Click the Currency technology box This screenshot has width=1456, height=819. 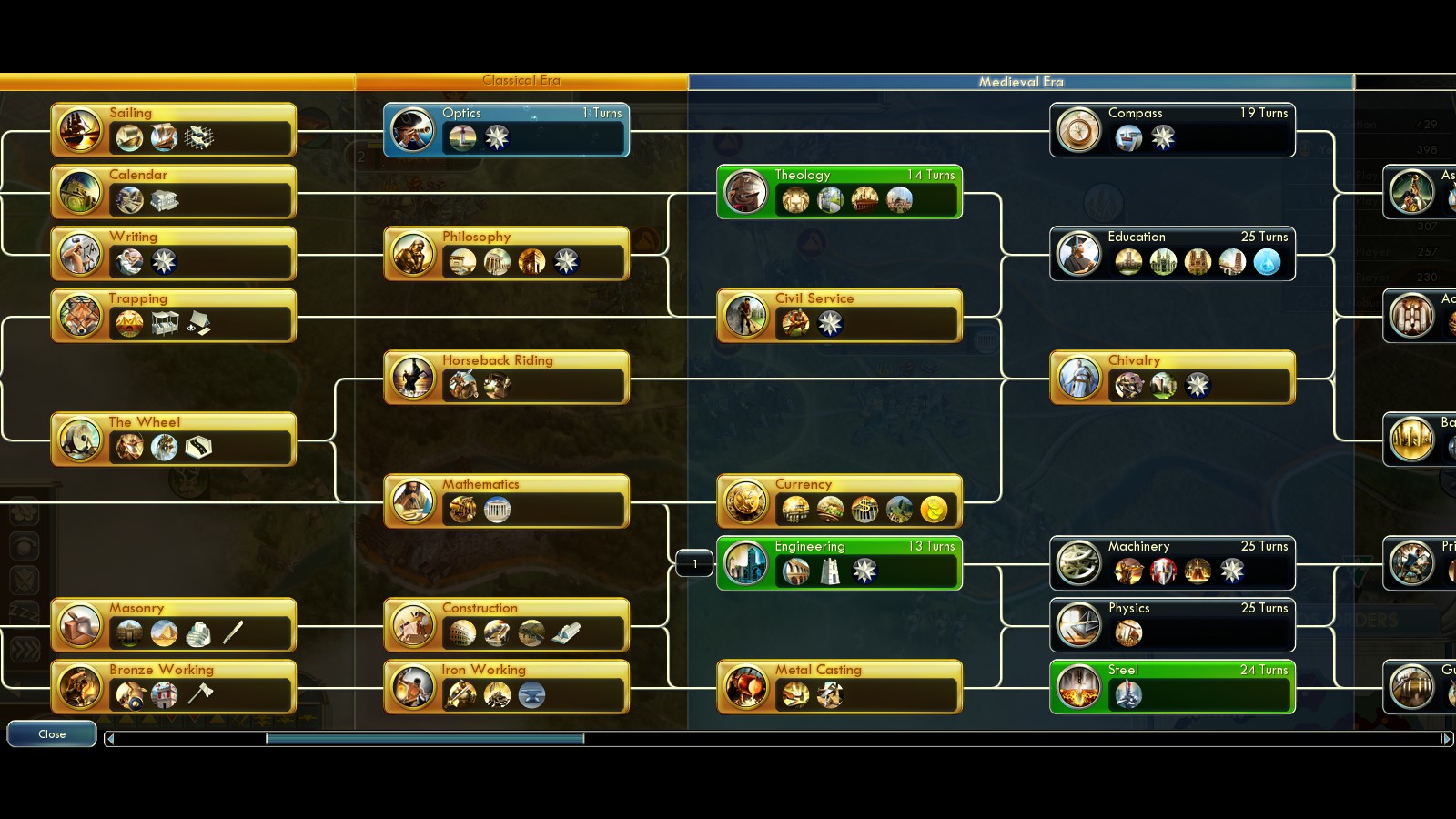click(x=839, y=501)
